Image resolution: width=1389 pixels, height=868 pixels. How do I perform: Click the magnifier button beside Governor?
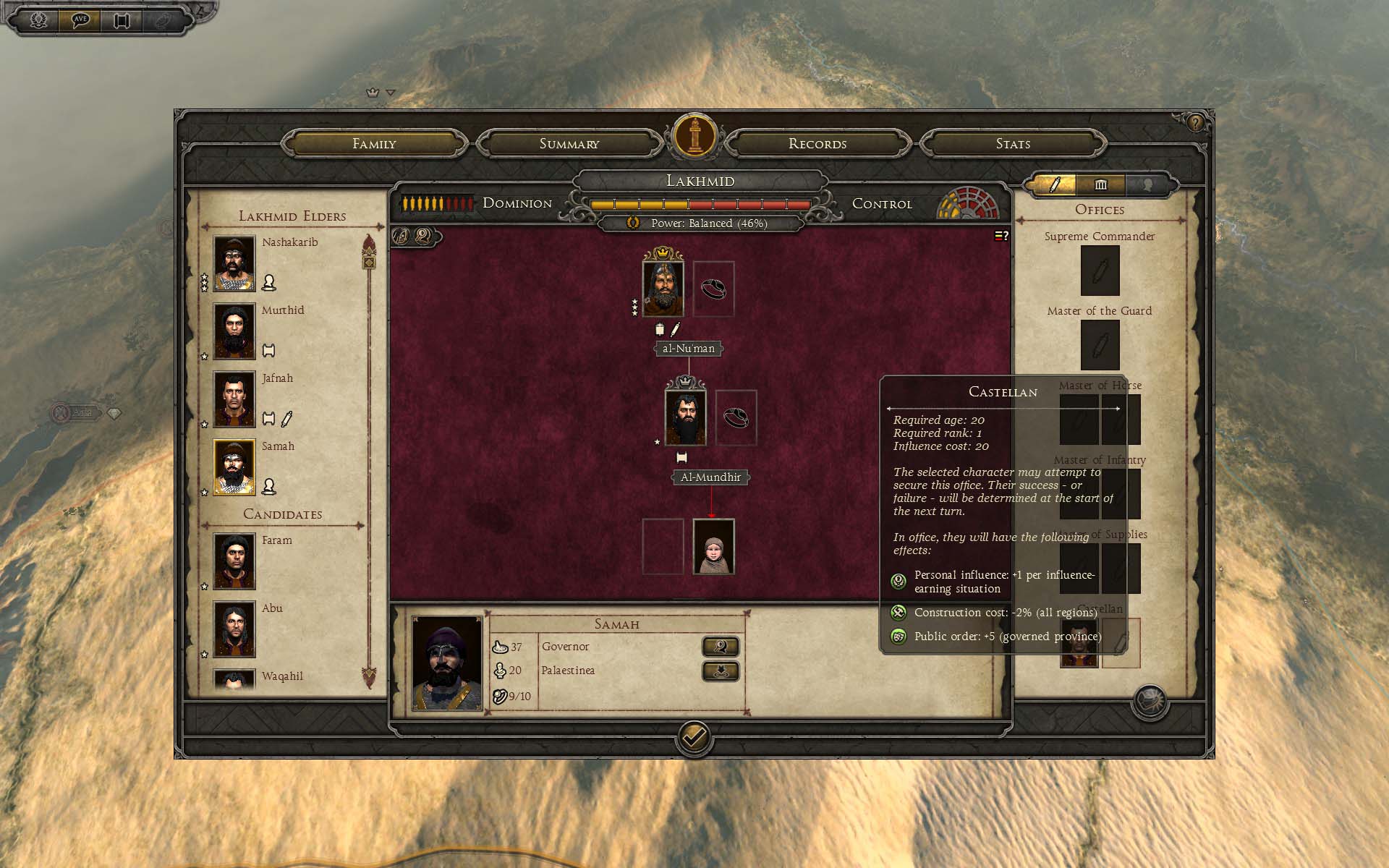721,647
